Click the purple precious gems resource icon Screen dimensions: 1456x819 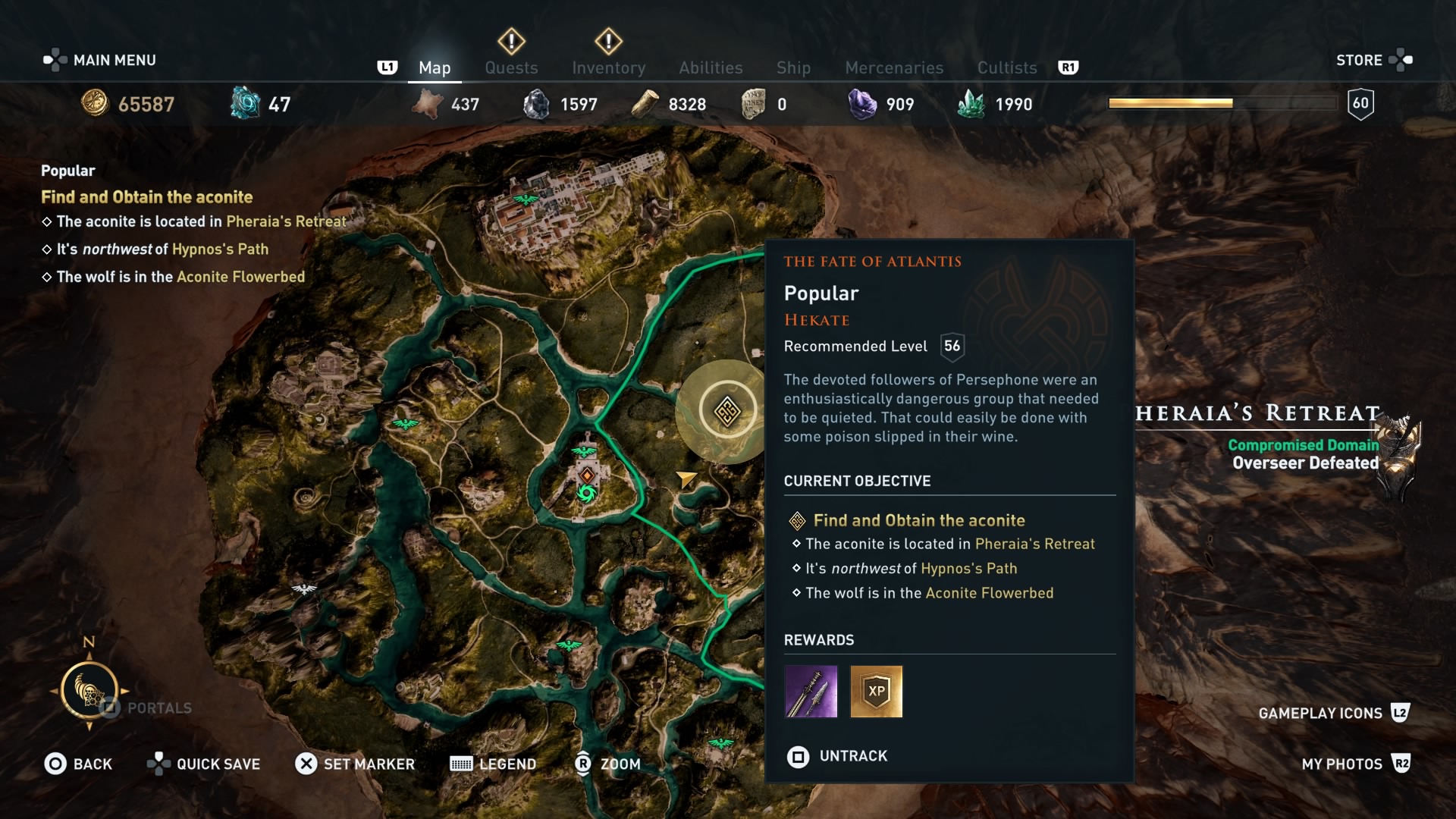(861, 104)
